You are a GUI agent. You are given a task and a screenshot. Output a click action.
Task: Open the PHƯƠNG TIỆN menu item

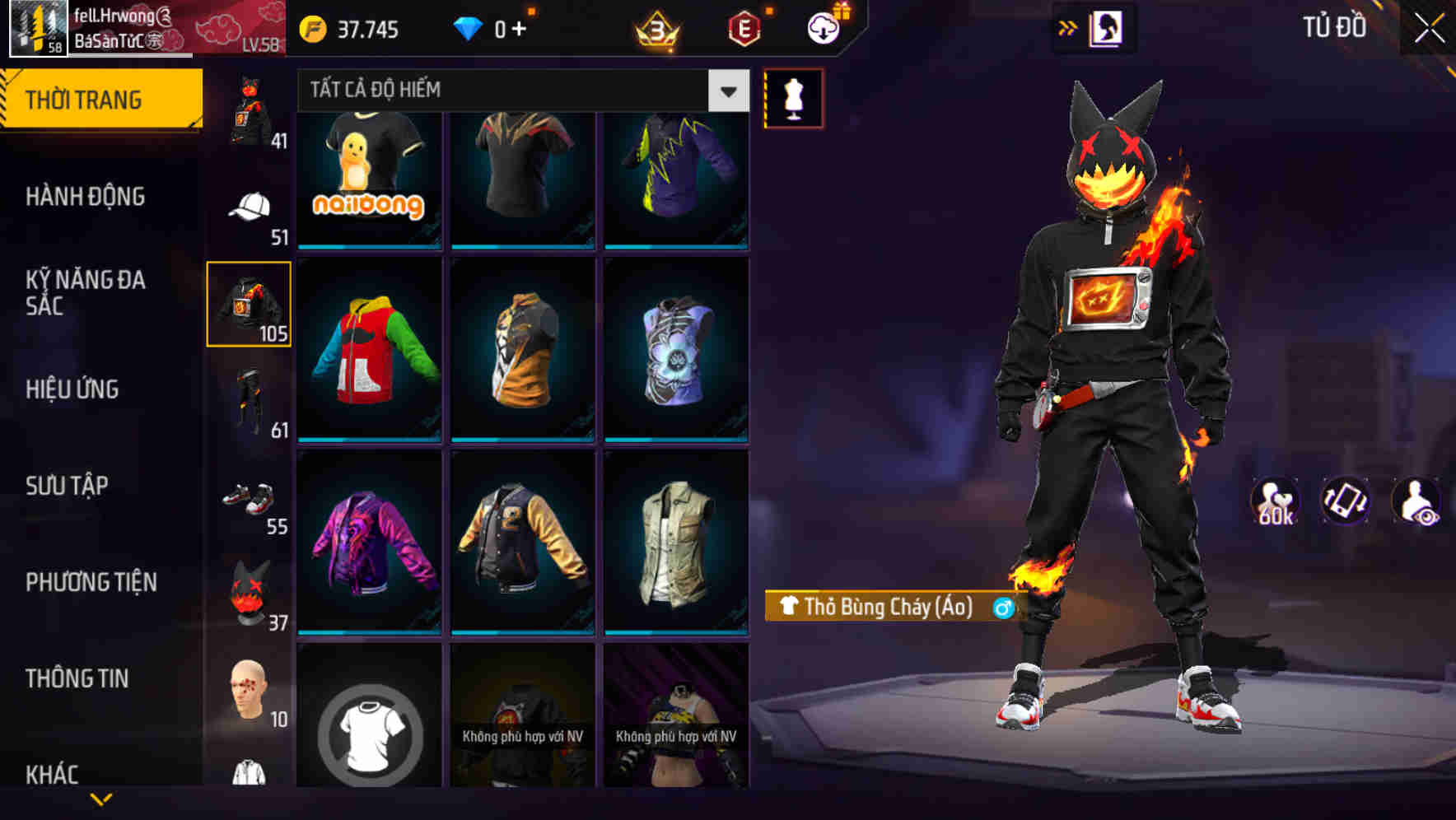point(91,582)
